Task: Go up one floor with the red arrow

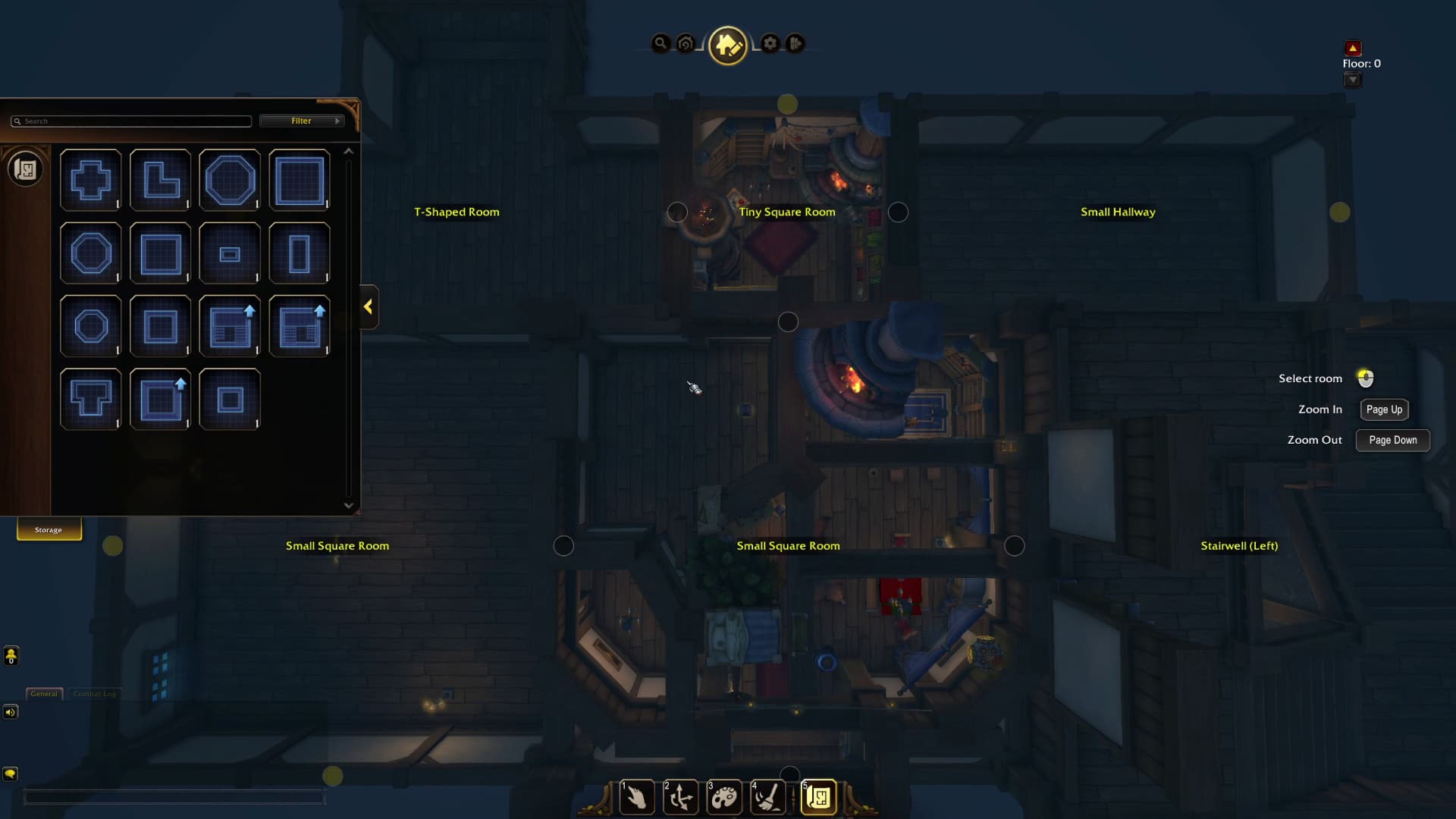Action: point(1353,49)
